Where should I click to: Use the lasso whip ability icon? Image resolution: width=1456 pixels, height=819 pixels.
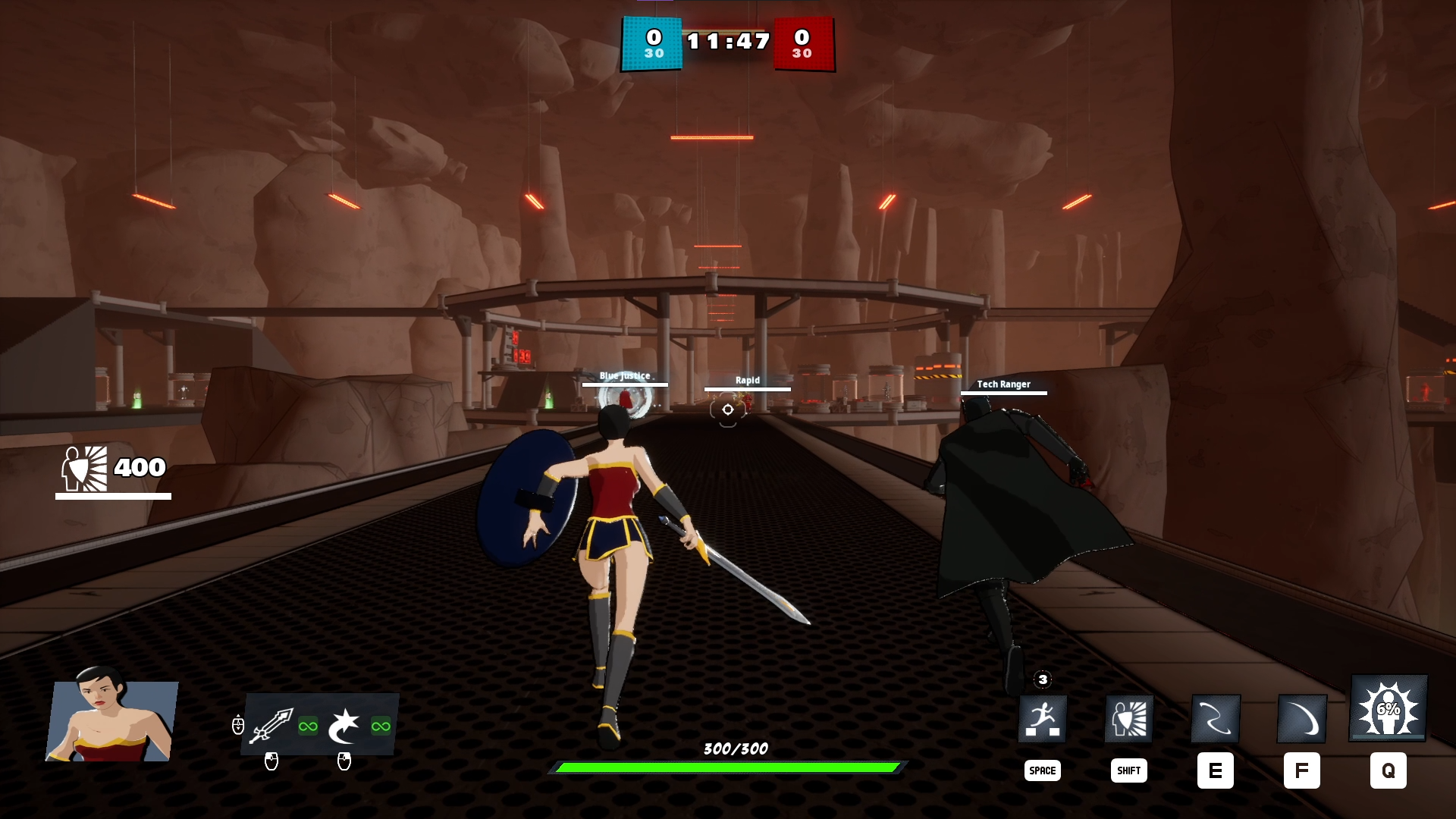point(1216,718)
